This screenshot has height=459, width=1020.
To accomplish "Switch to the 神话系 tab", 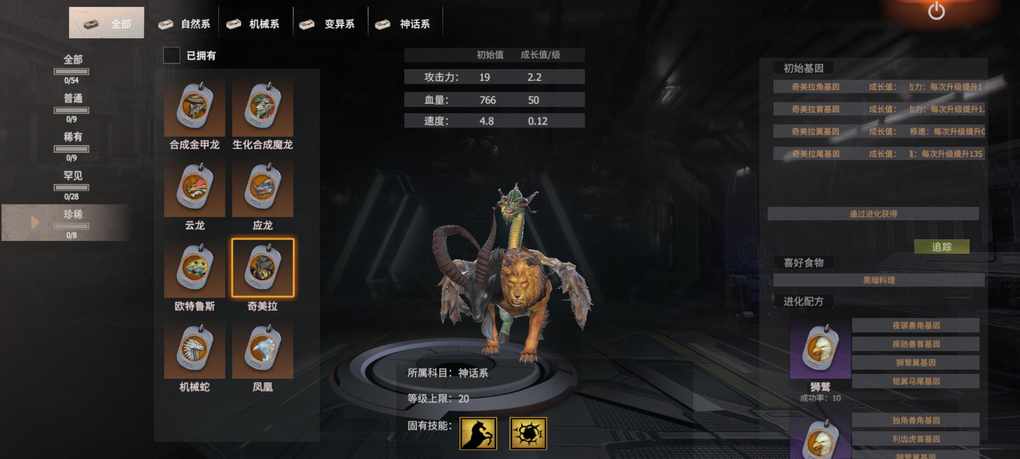I will [404, 23].
